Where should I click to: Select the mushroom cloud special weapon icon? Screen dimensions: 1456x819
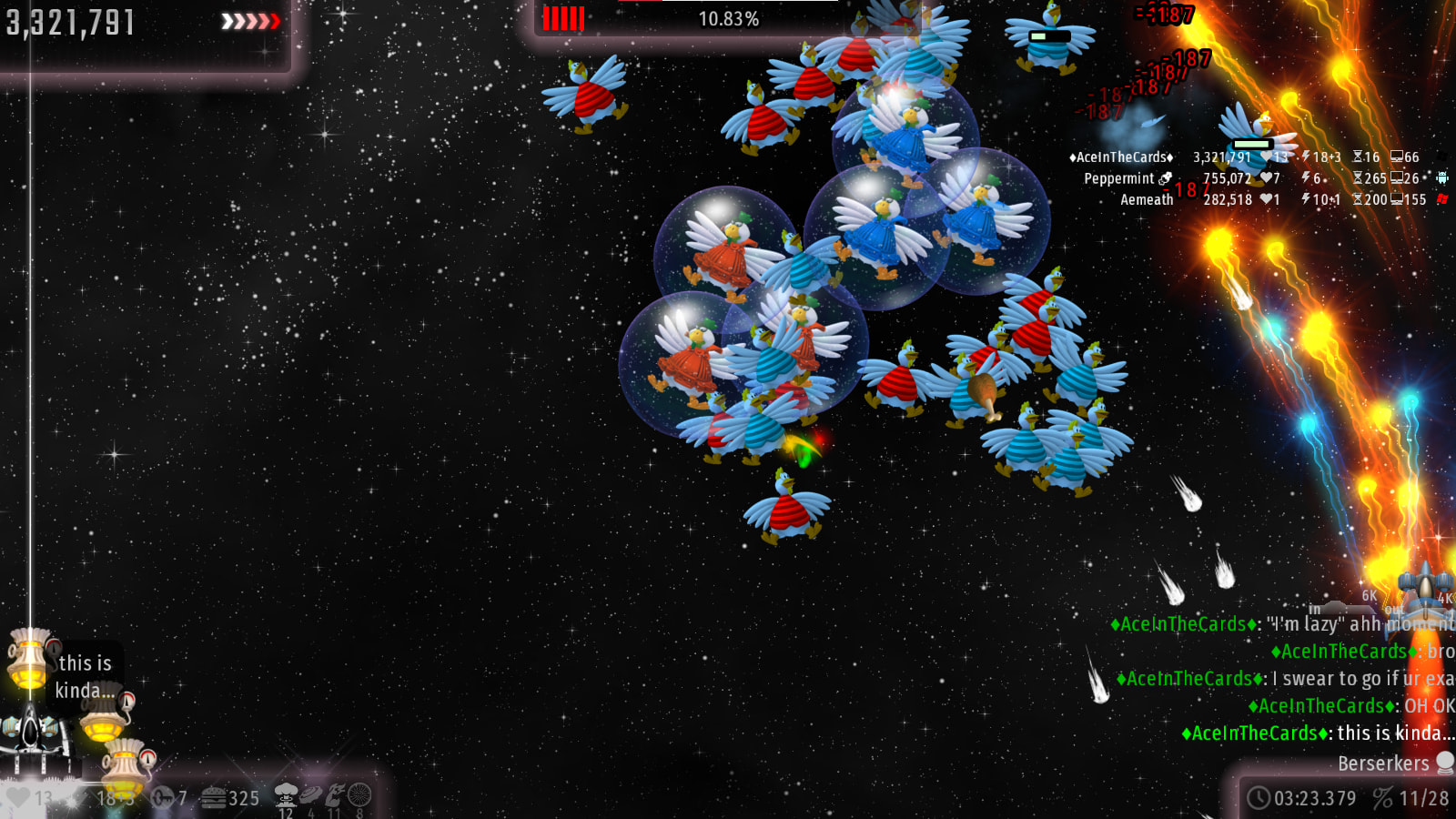287,794
